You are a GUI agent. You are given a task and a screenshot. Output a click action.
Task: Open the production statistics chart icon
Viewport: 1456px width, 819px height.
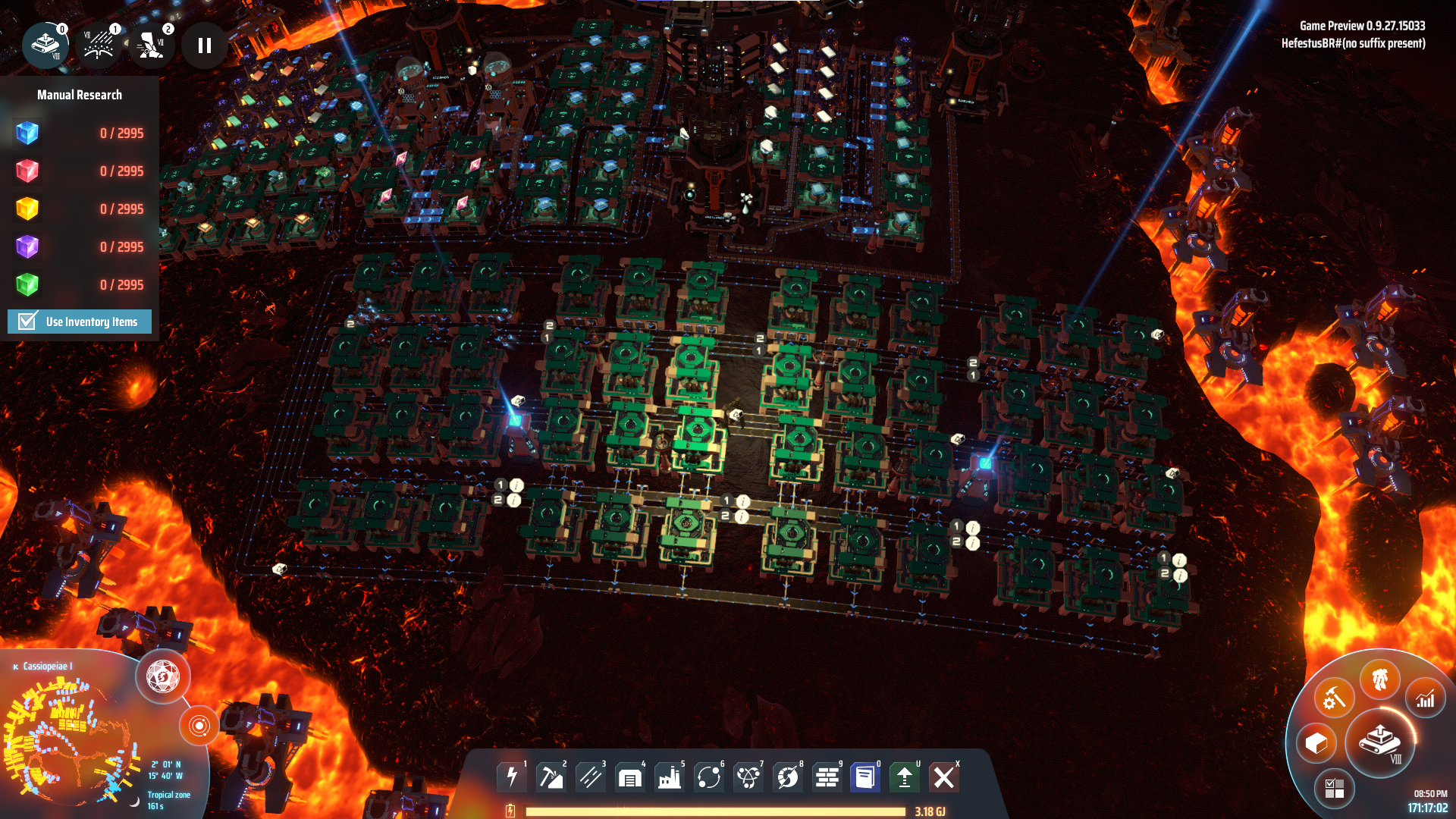pos(1426,698)
